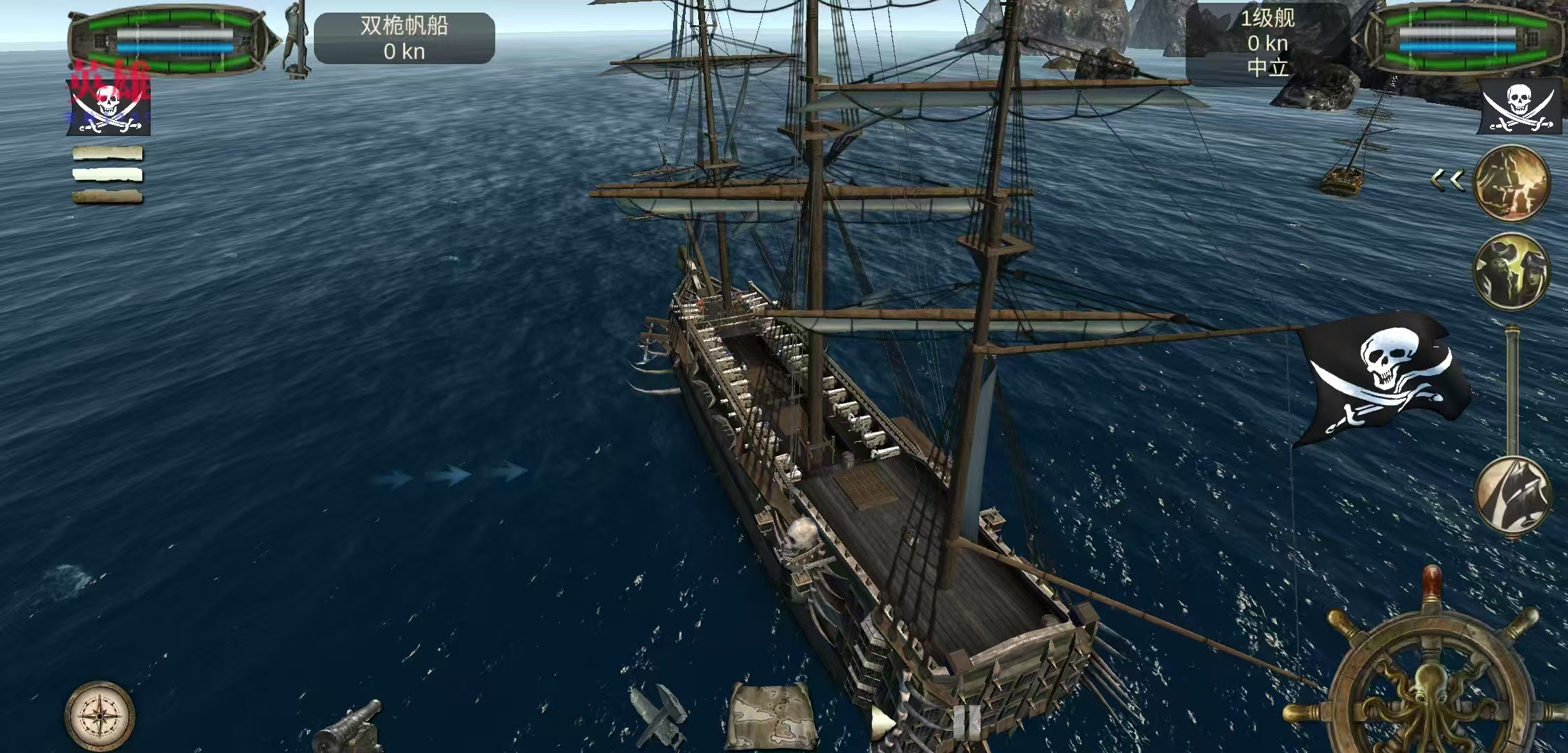Image resolution: width=1568 pixels, height=753 pixels.
Task: Click the target ship's pirate flag
Action: [1519, 106]
